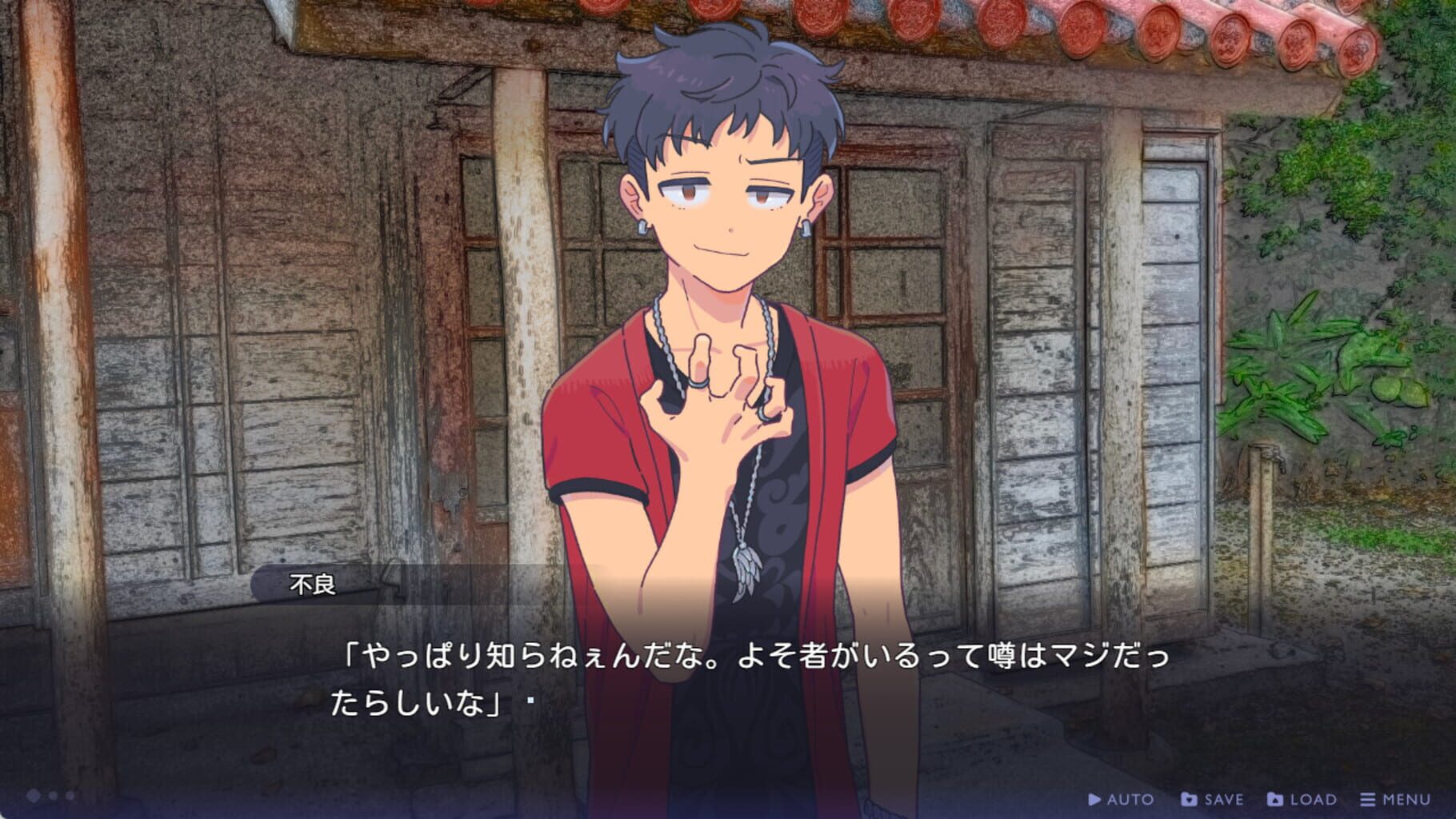Viewport: 1456px width, 819px height.
Task: Click the second small dot indicator bottom left
Action: pos(70,796)
